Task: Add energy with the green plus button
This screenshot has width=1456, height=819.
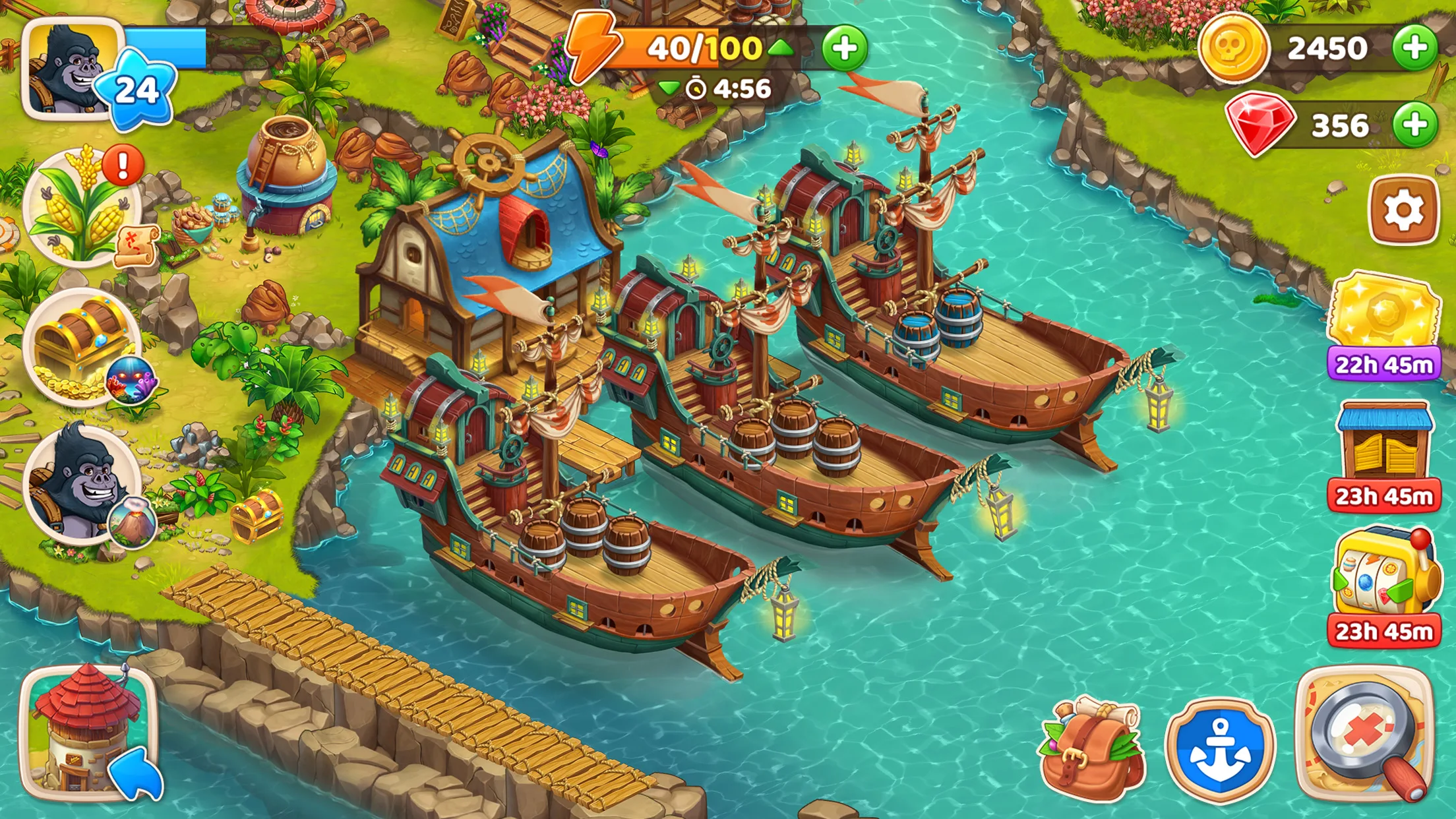Action: pos(844,48)
